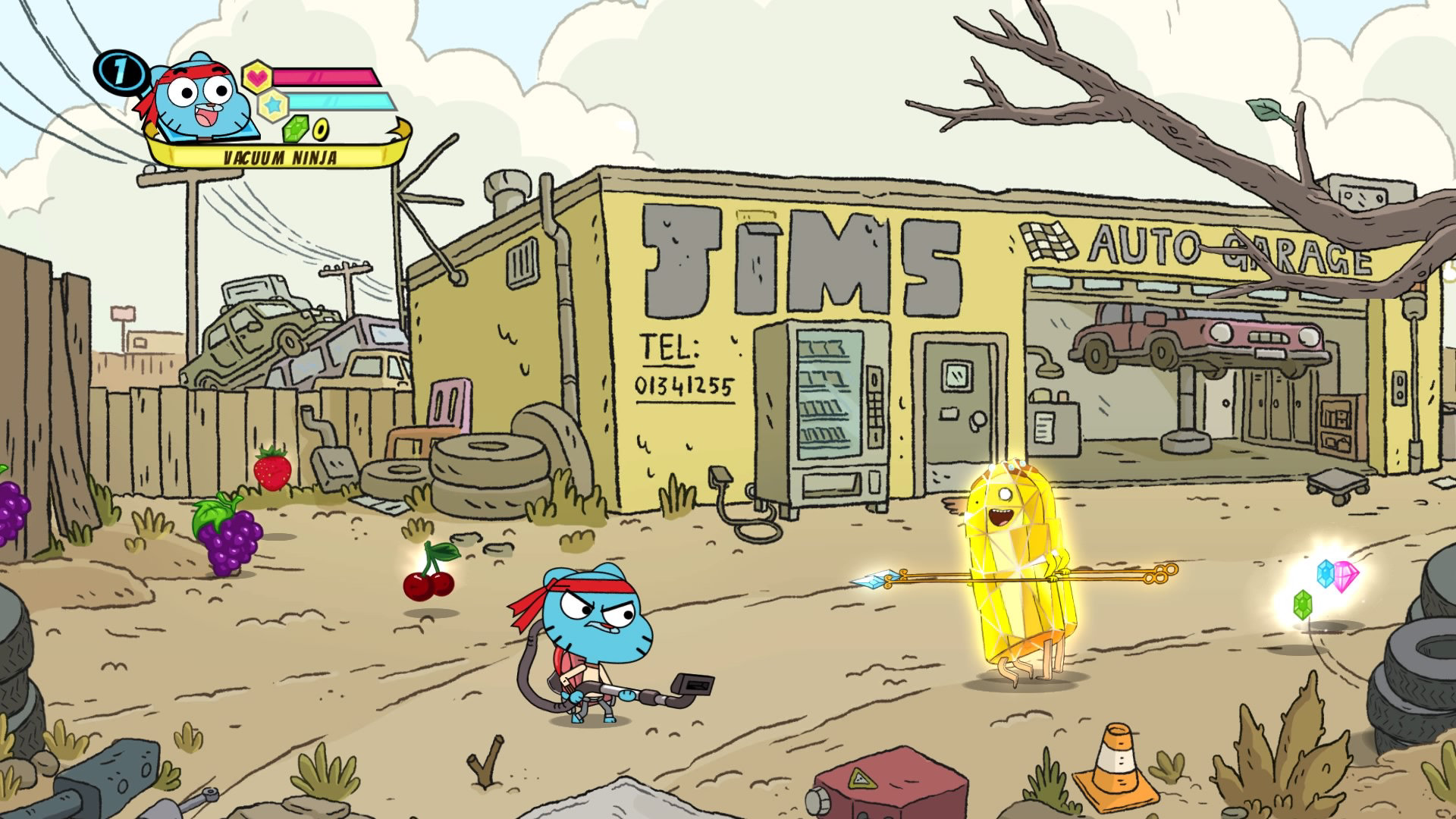The height and width of the screenshot is (819, 1456).
Task: Pick up the cherries on the ground
Action: click(x=427, y=588)
